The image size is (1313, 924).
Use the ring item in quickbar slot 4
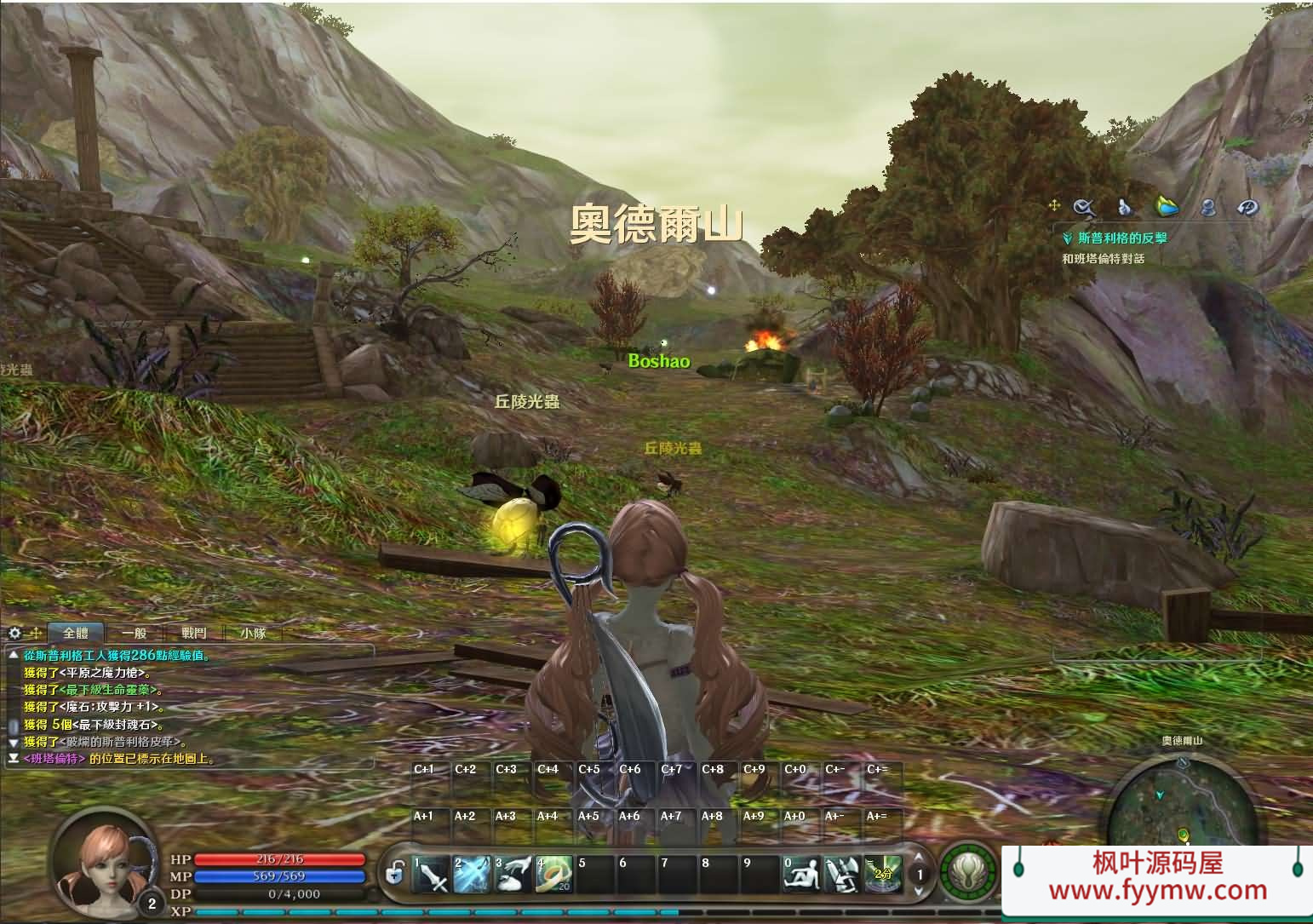553,873
